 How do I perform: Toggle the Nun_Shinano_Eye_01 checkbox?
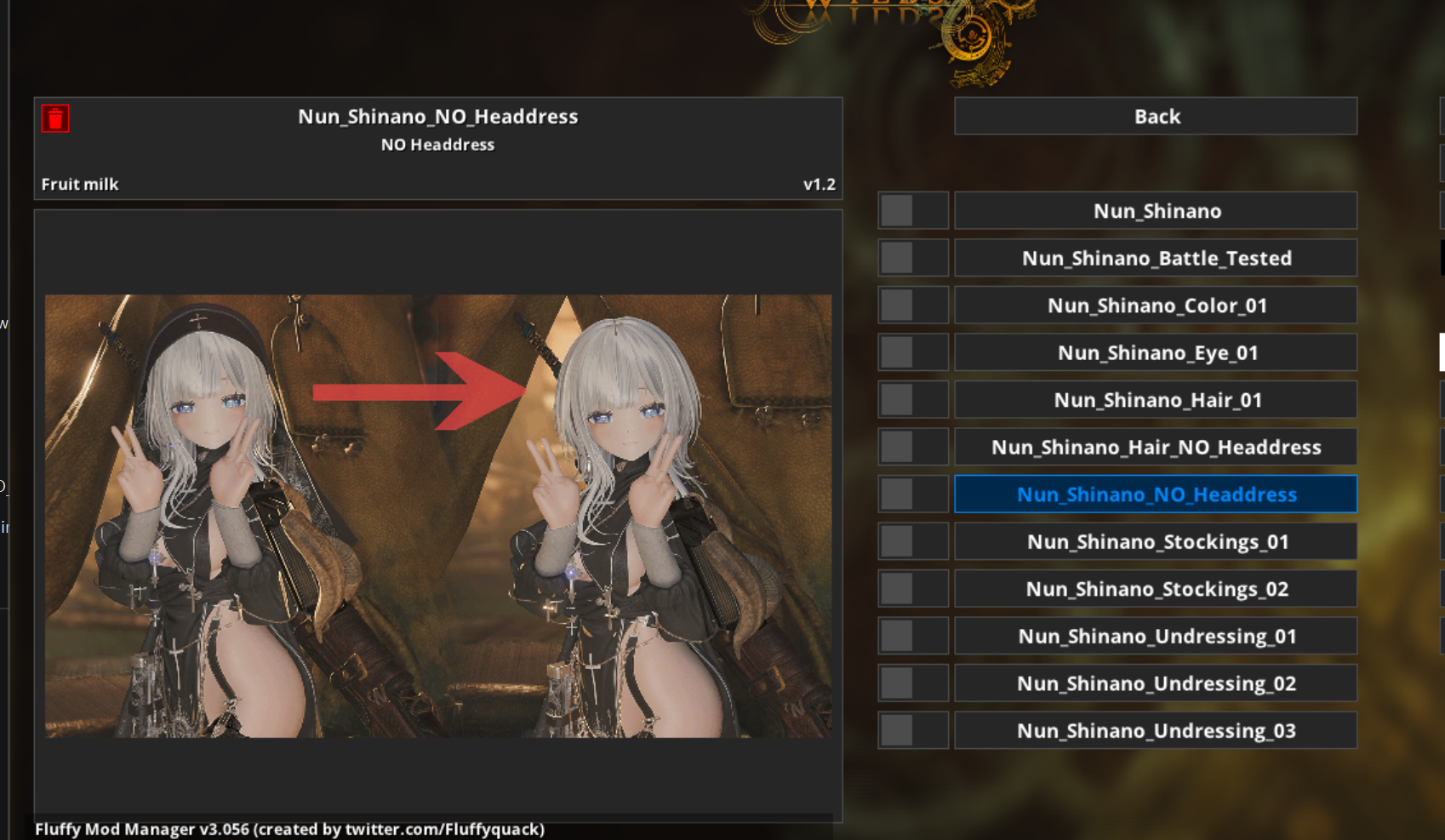point(913,351)
